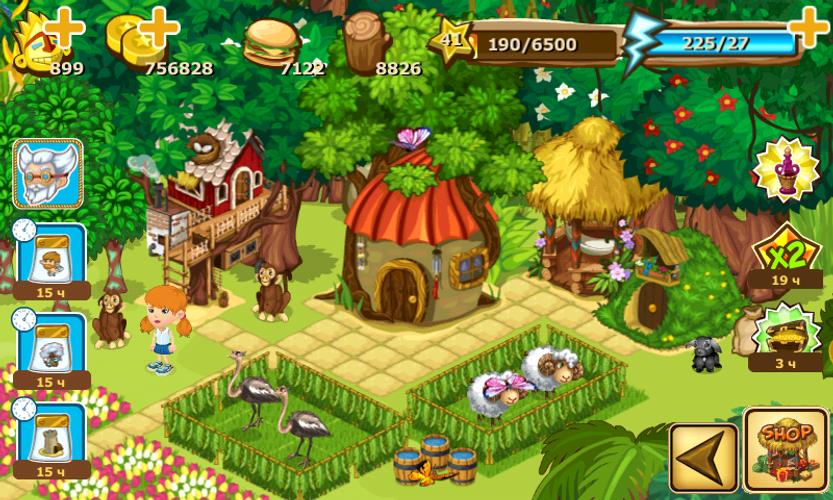The height and width of the screenshot is (500, 833).
Task: Open the purple potion bonus icon
Action: [786, 169]
